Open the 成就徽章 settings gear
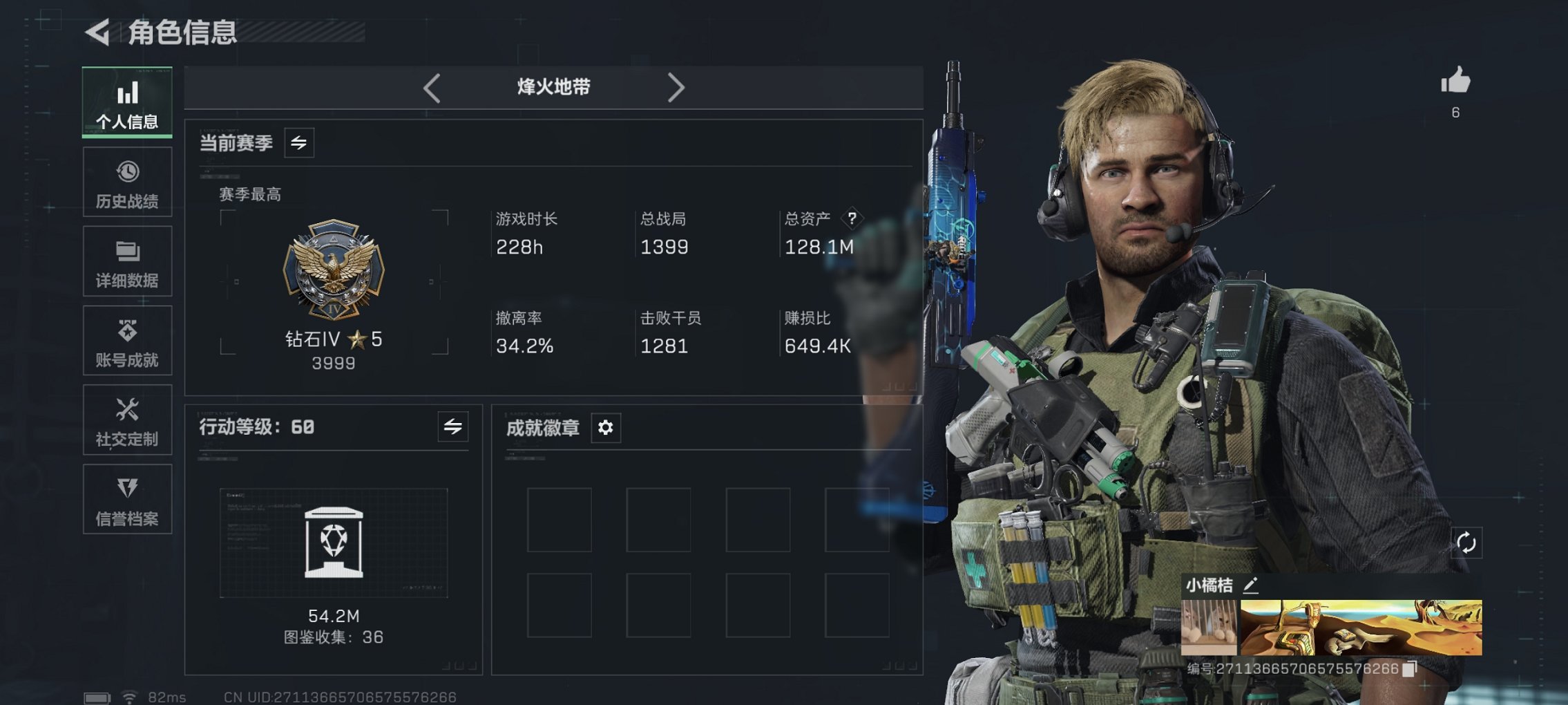1568x705 pixels. 605,428
